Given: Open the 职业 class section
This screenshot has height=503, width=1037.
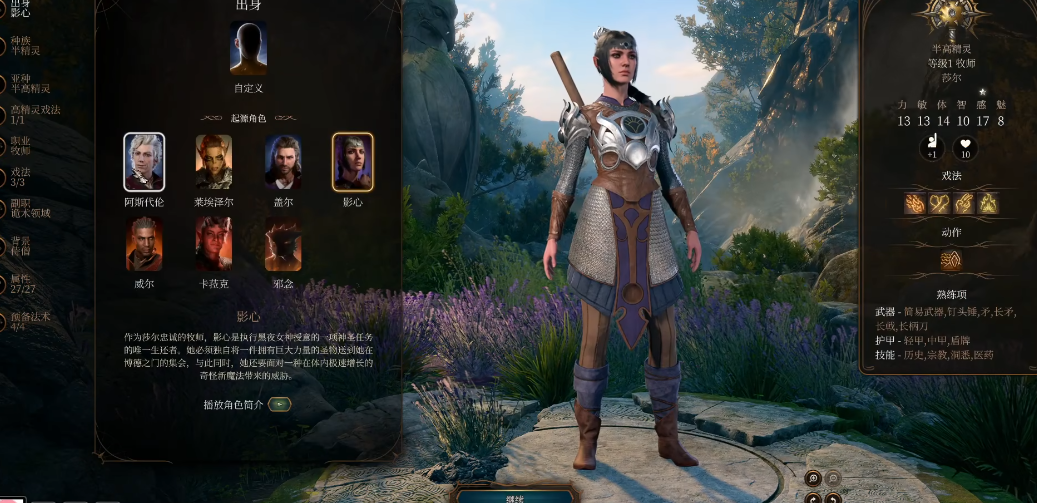Looking at the screenshot, I should 20,145.
